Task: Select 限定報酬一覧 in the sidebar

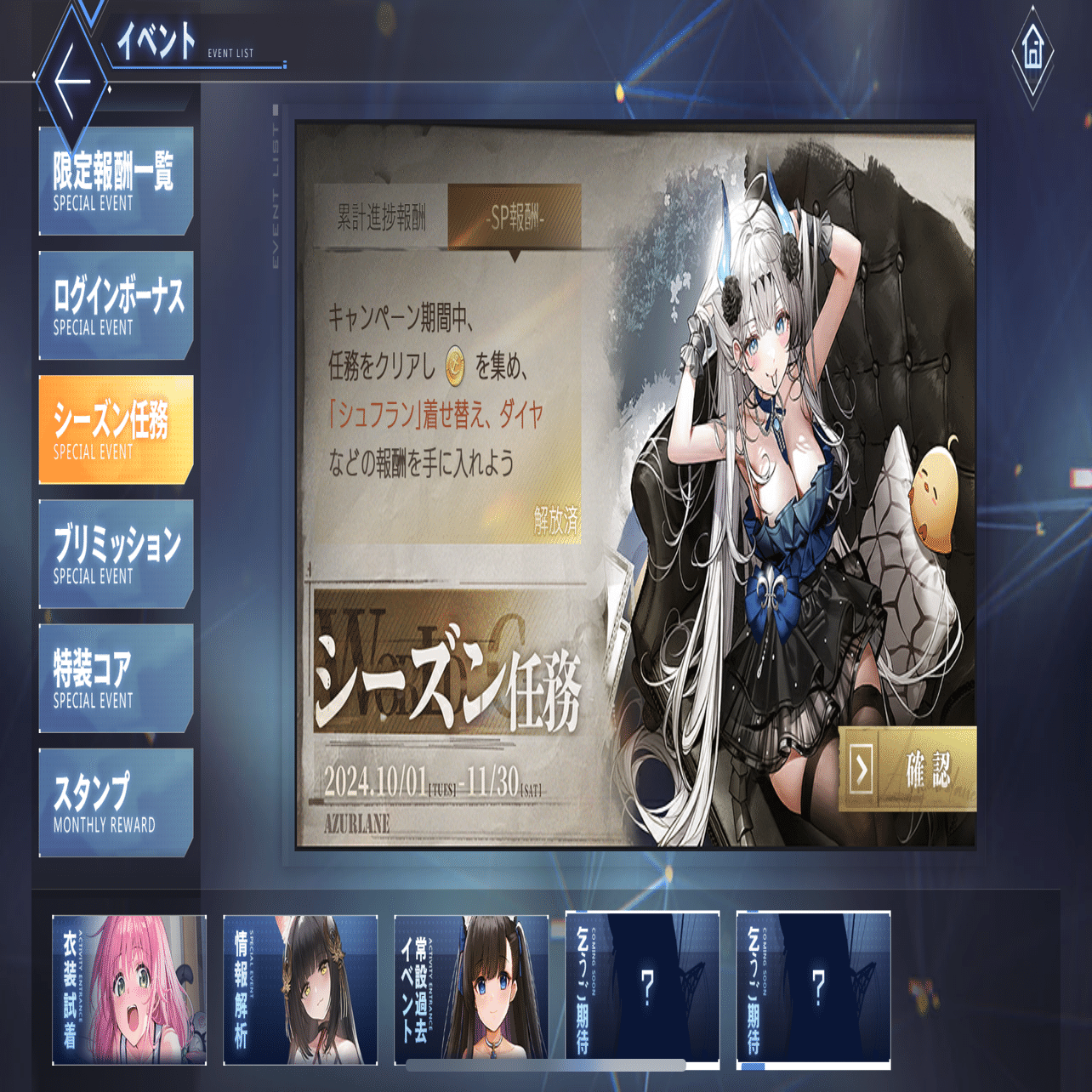Action: pyautogui.click(x=117, y=181)
